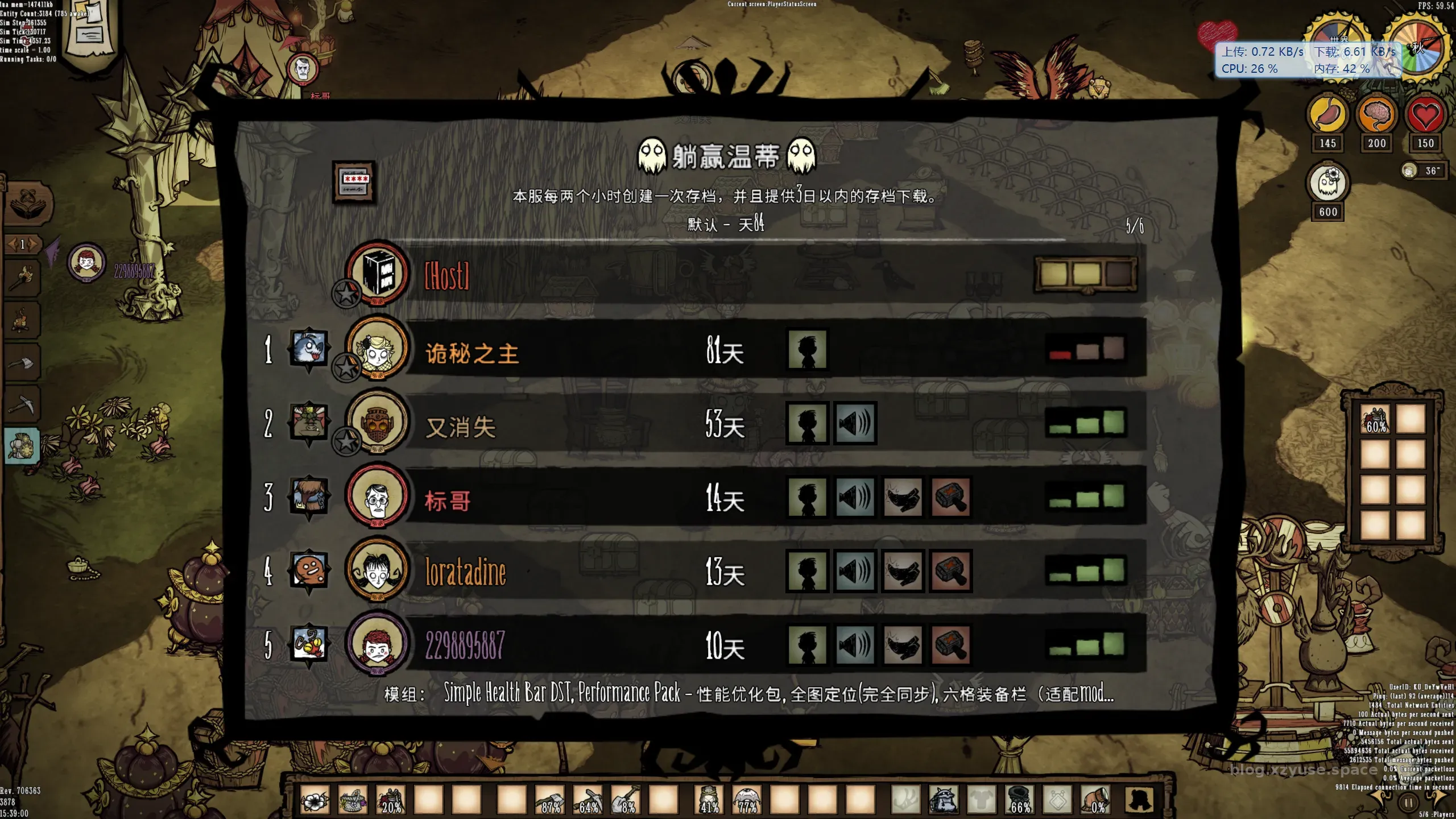The image size is (1456, 819).
Task: Select the axe quick-craft recipe
Action: (x=23, y=363)
